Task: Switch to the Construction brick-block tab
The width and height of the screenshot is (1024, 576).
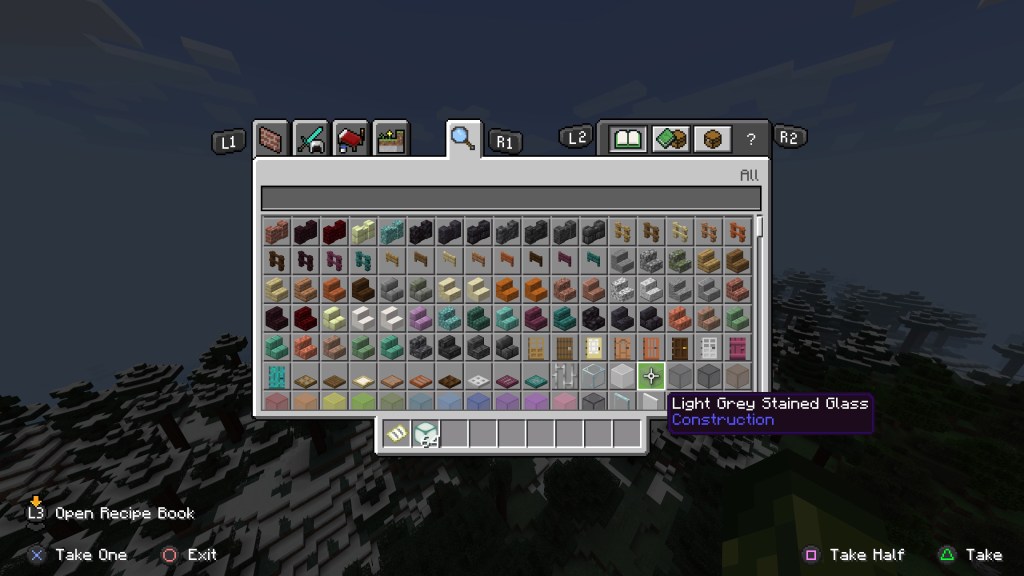Action: click(x=270, y=139)
